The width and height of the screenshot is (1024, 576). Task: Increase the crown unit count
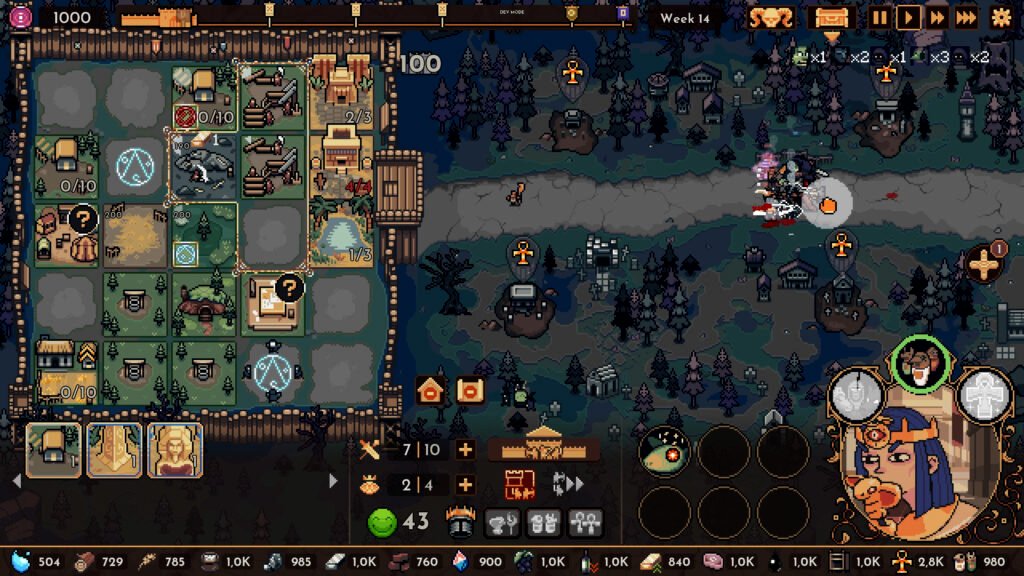click(465, 485)
